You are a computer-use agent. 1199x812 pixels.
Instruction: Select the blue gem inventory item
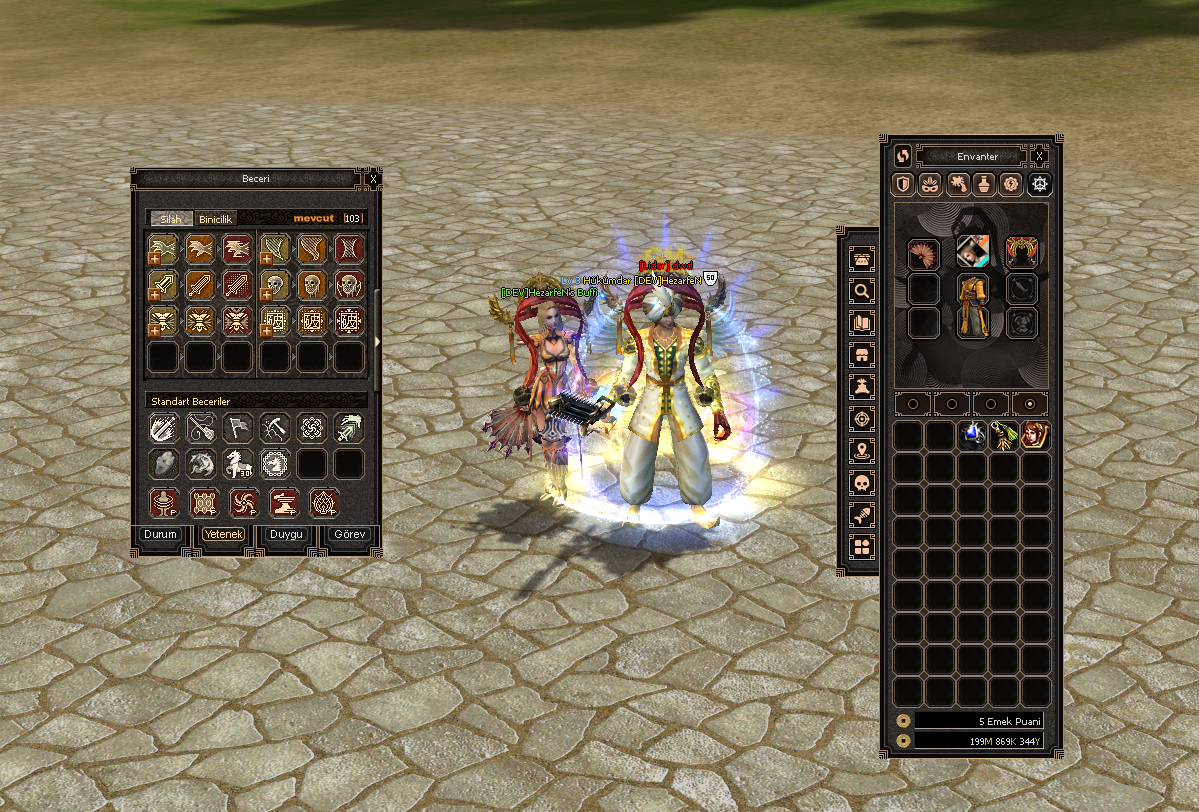tap(973, 435)
